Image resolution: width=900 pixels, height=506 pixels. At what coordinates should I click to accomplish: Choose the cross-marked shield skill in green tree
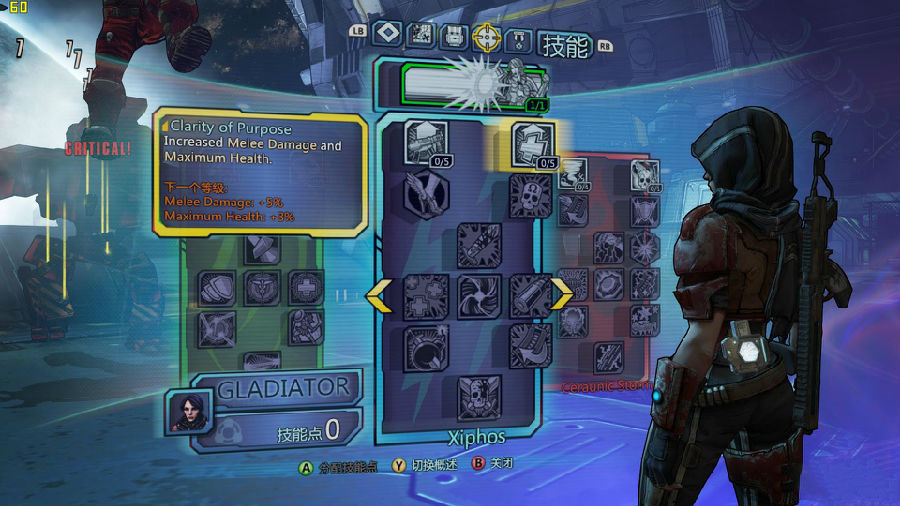tap(306, 288)
